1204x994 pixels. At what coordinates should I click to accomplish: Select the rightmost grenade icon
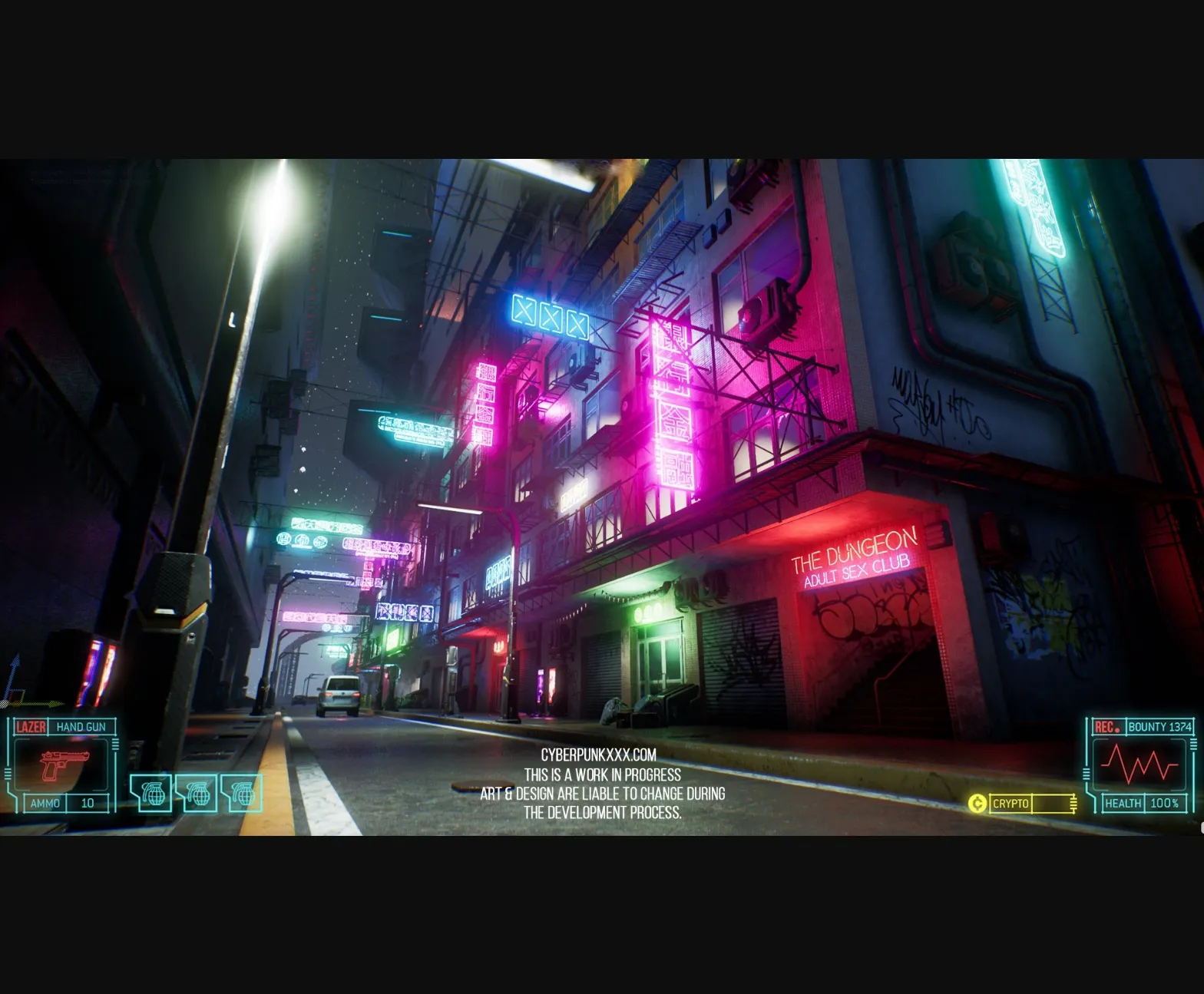tap(245, 794)
